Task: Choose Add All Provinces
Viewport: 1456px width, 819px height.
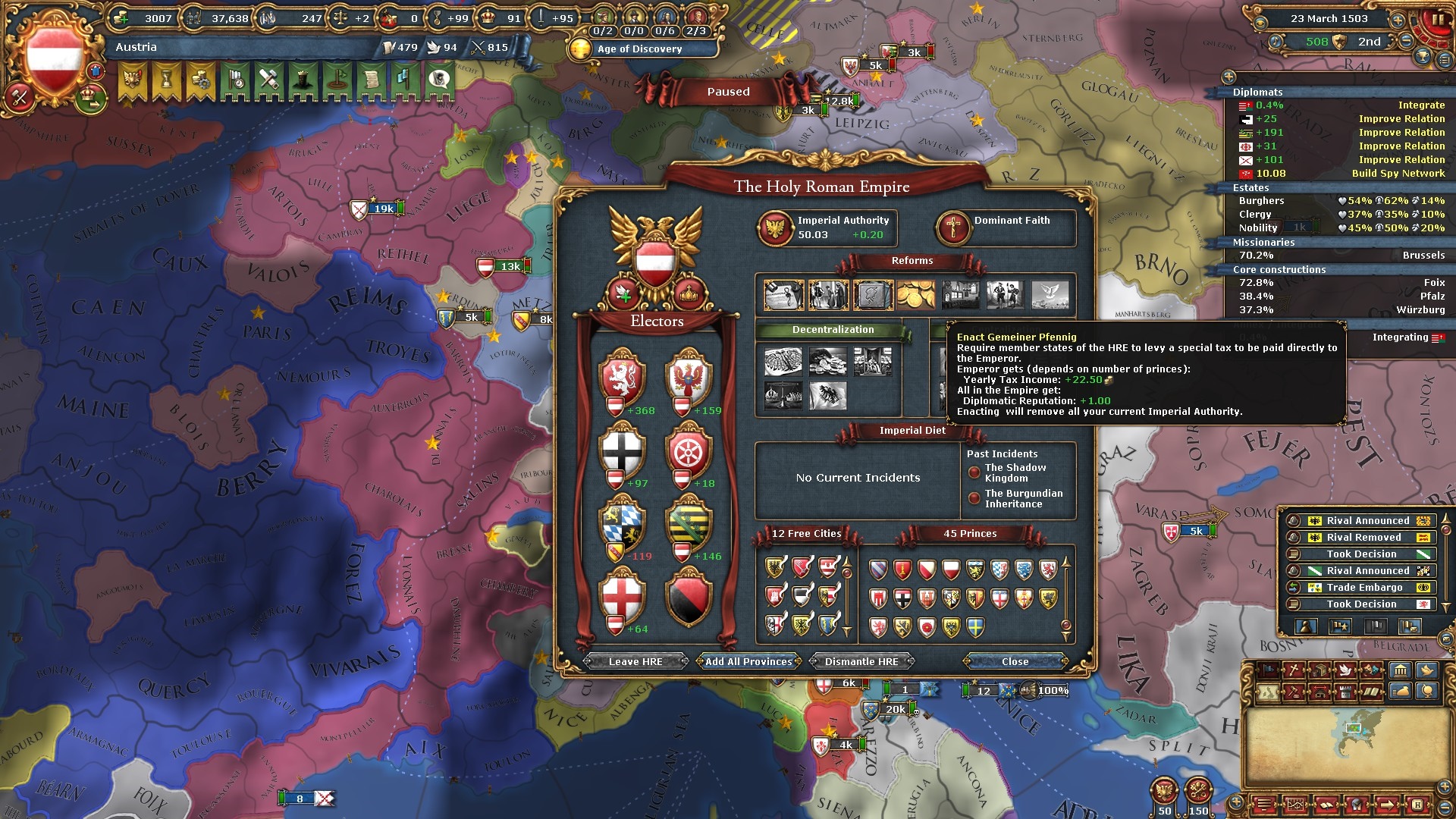Action: 748,661
